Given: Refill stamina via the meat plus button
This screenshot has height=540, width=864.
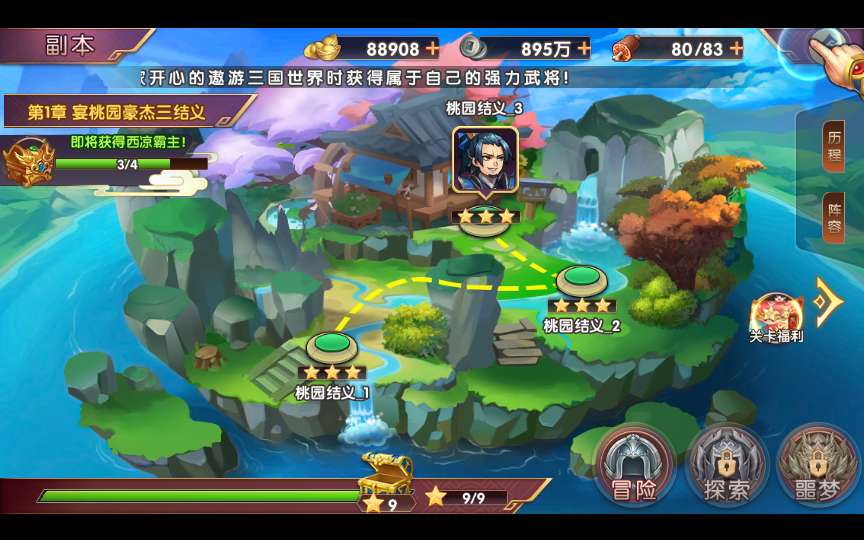Looking at the screenshot, I should [736, 48].
